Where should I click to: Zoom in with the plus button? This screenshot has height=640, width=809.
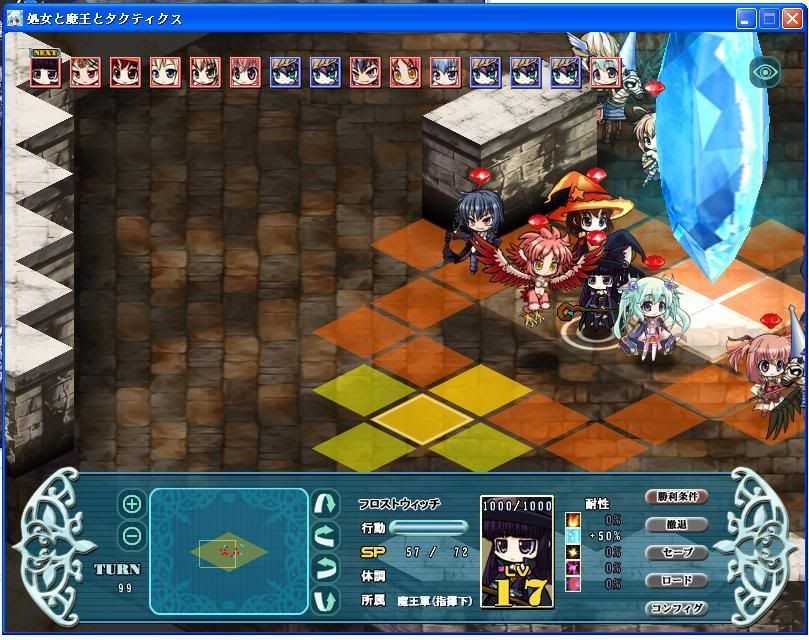131,505
